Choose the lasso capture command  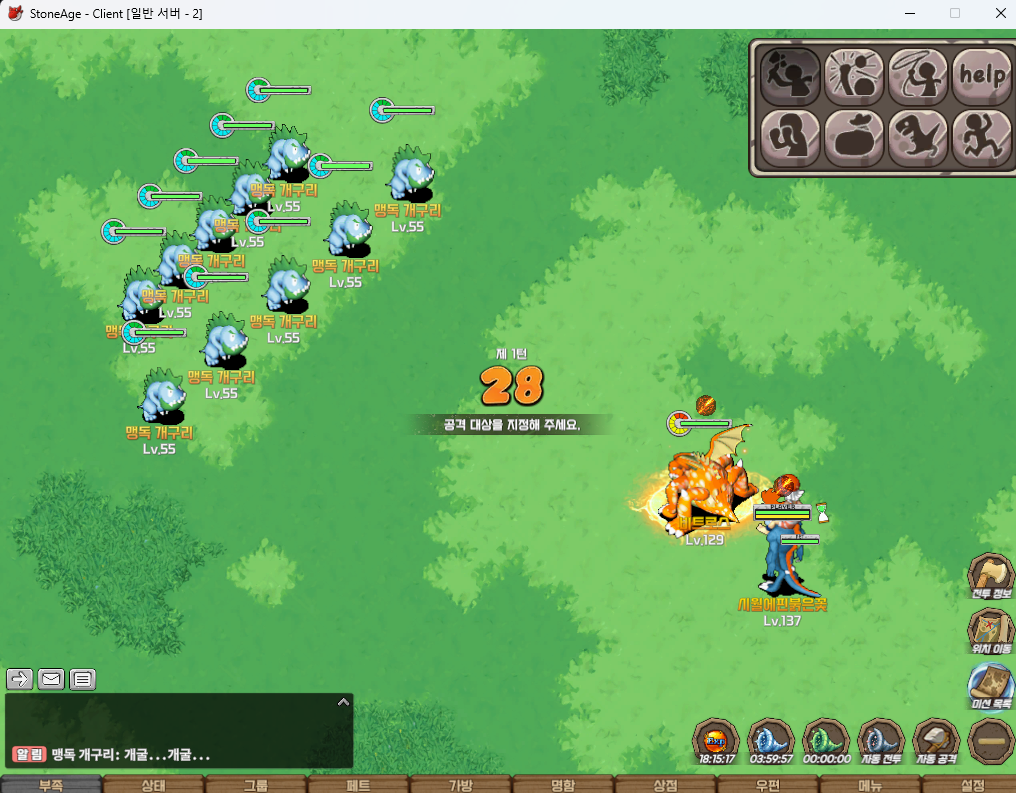[918, 75]
